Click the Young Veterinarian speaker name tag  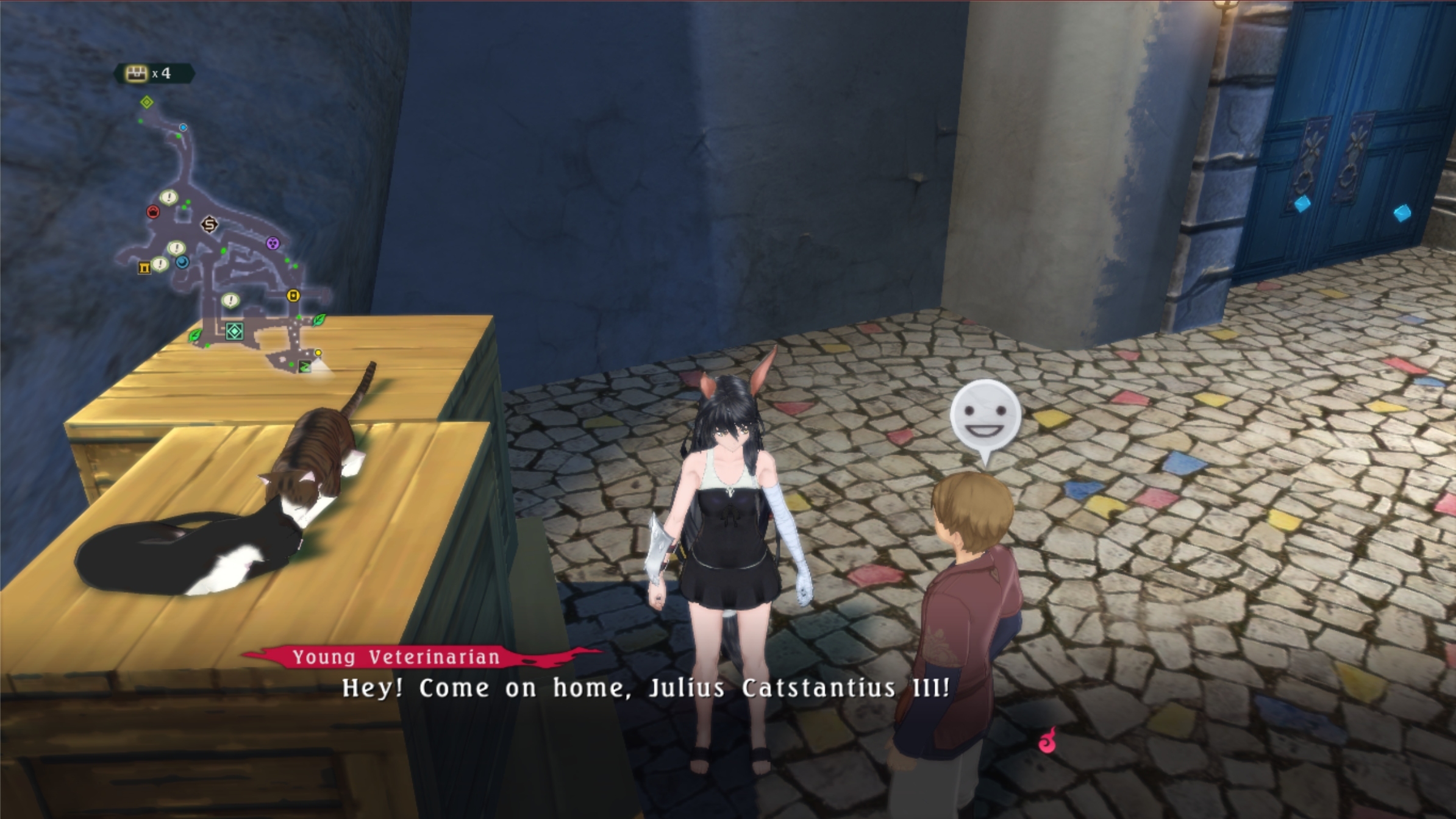click(x=396, y=657)
